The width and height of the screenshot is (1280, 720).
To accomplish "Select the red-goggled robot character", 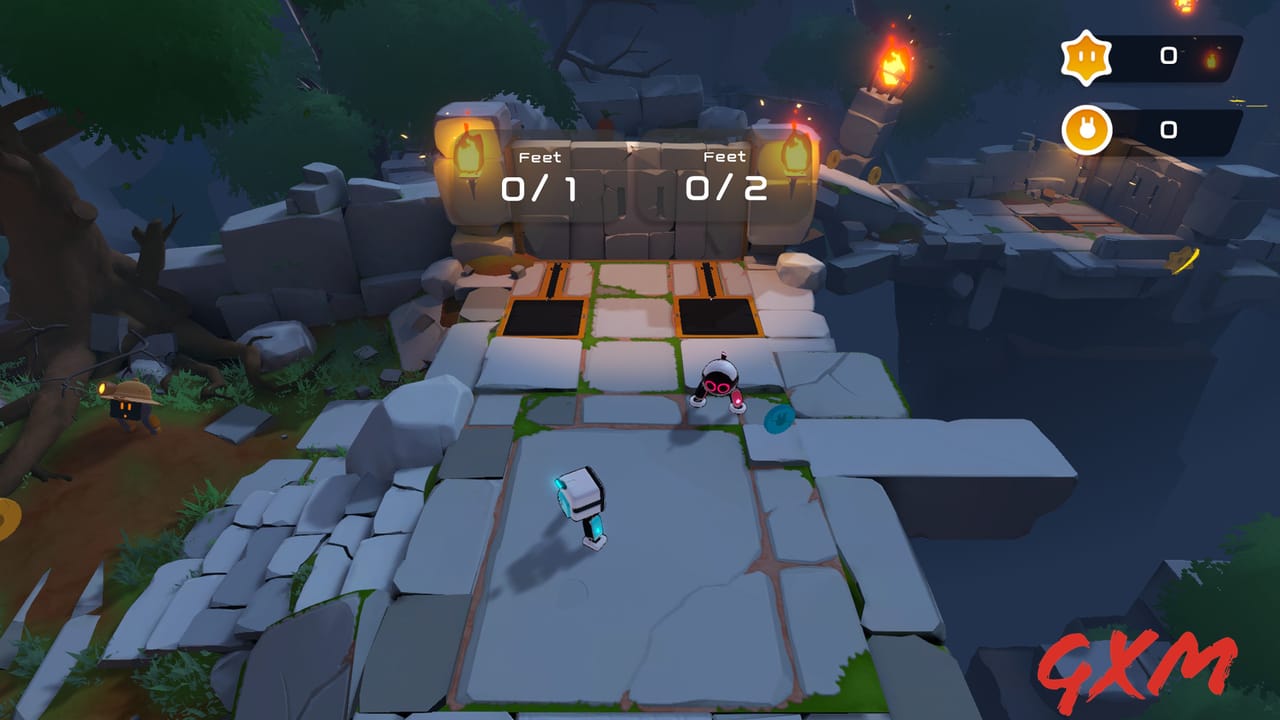I will pyautogui.click(x=718, y=385).
